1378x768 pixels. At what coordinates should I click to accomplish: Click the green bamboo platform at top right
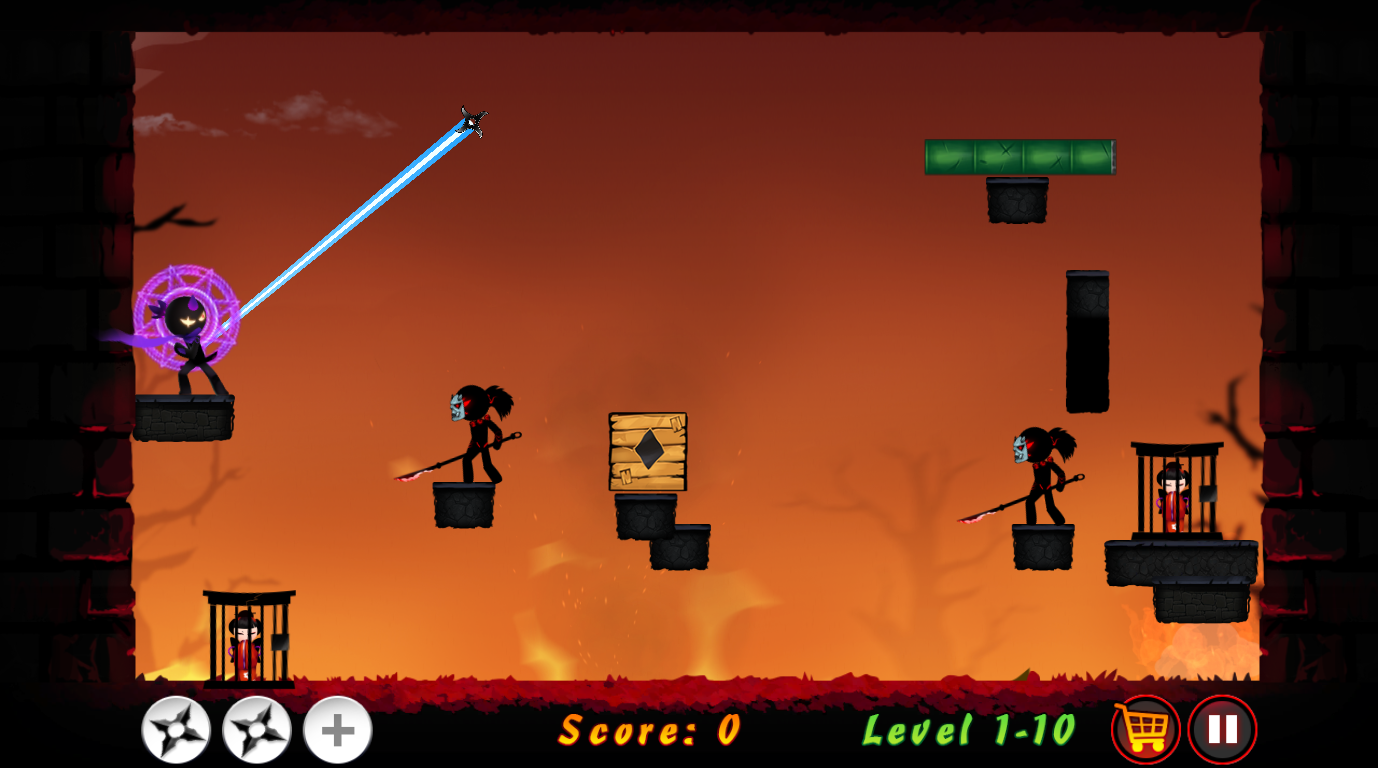(1020, 157)
